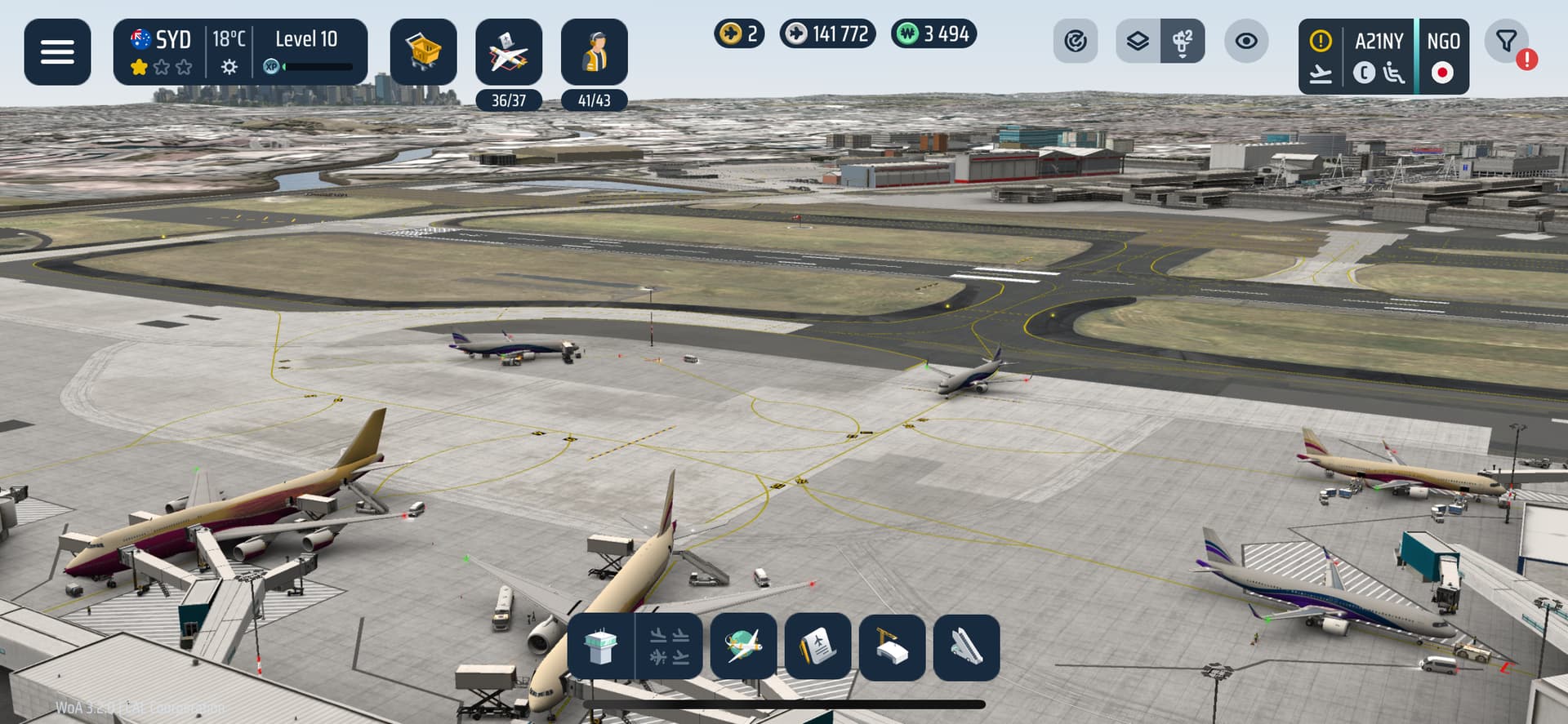Tap the green W currency counter
Image resolution: width=1568 pixels, height=724 pixels.
point(933,34)
